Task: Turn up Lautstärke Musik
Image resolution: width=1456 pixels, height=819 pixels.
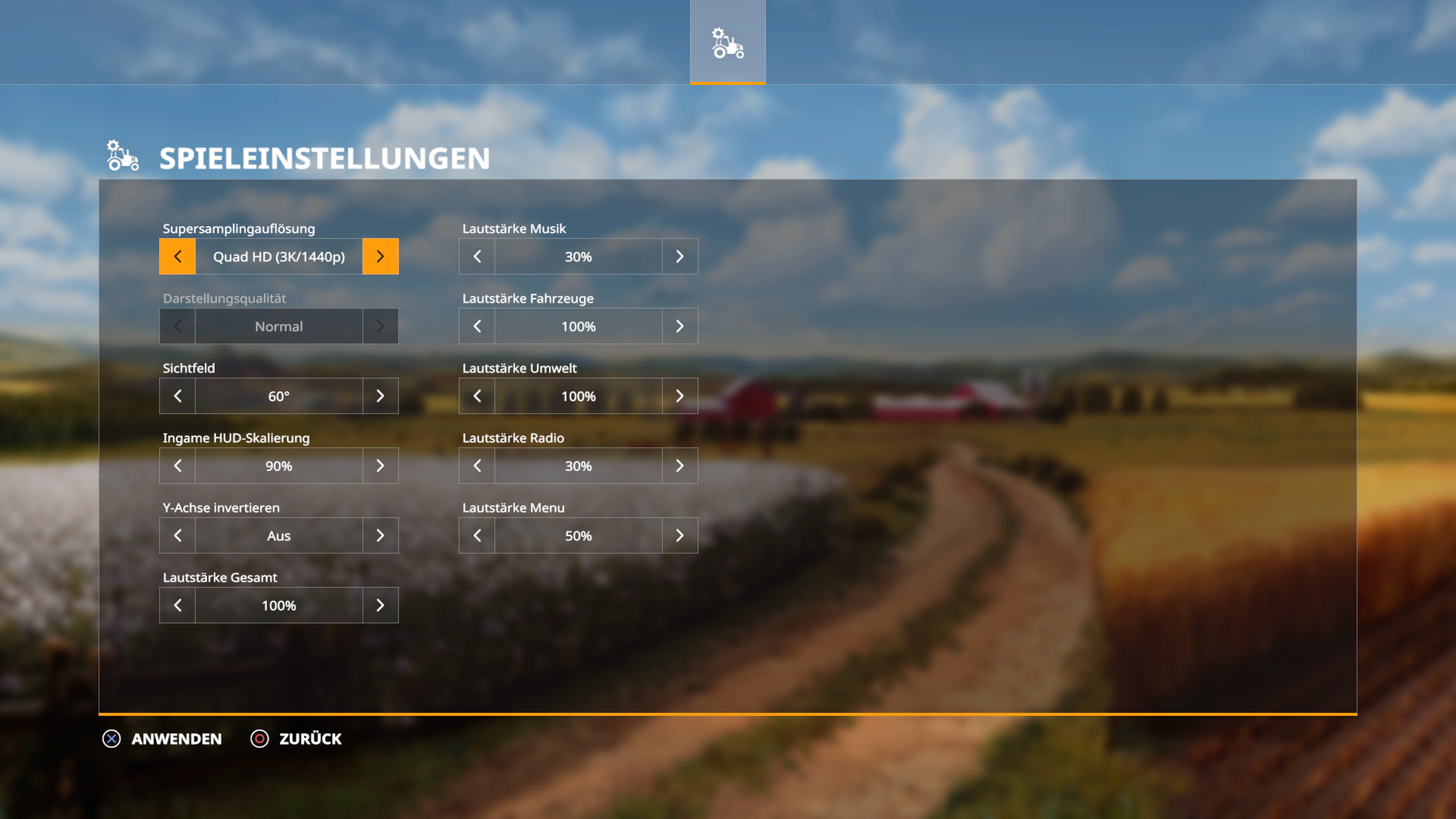Action: (x=679, y=257)
